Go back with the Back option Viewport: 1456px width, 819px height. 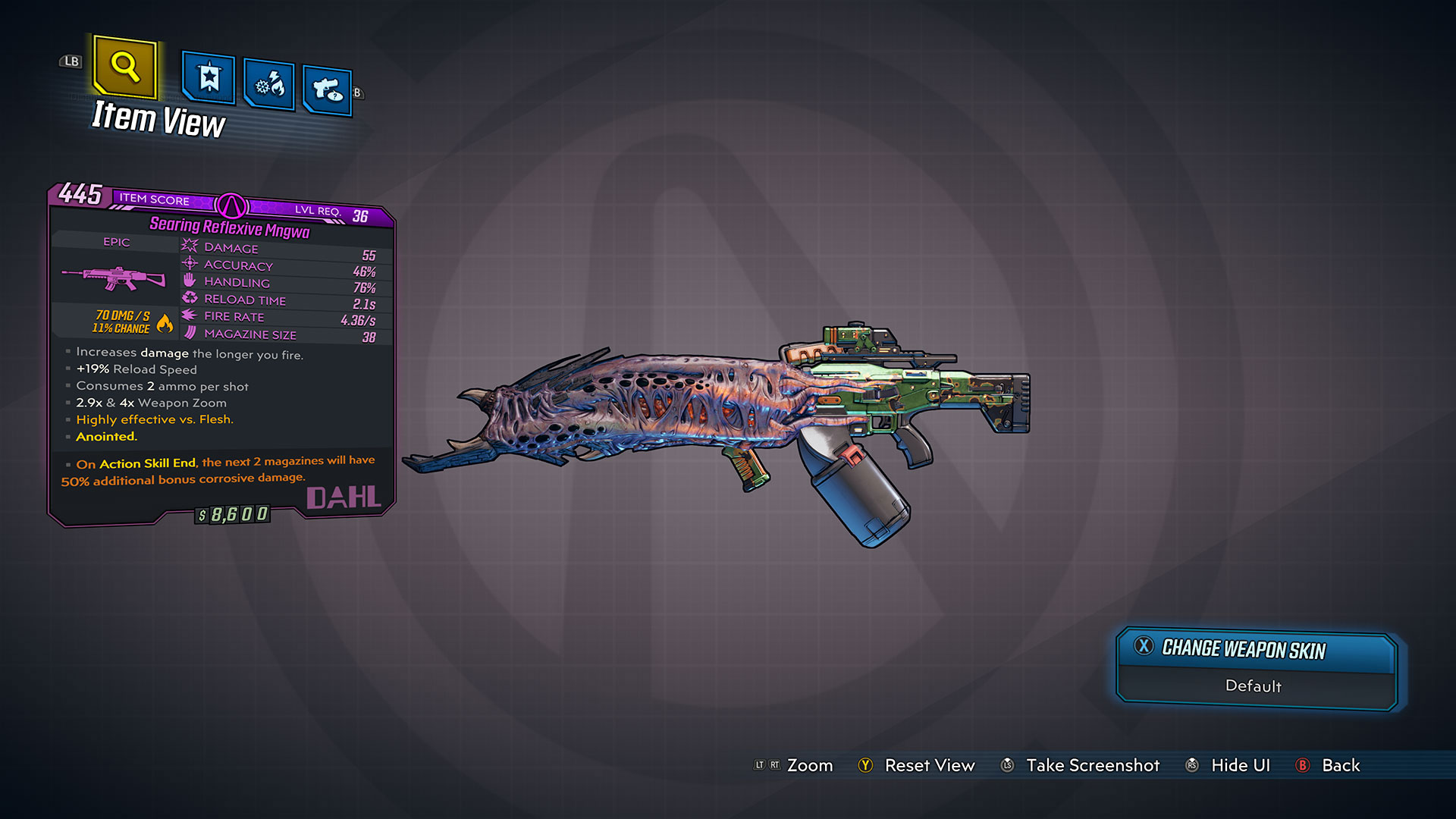(1340, 765)
